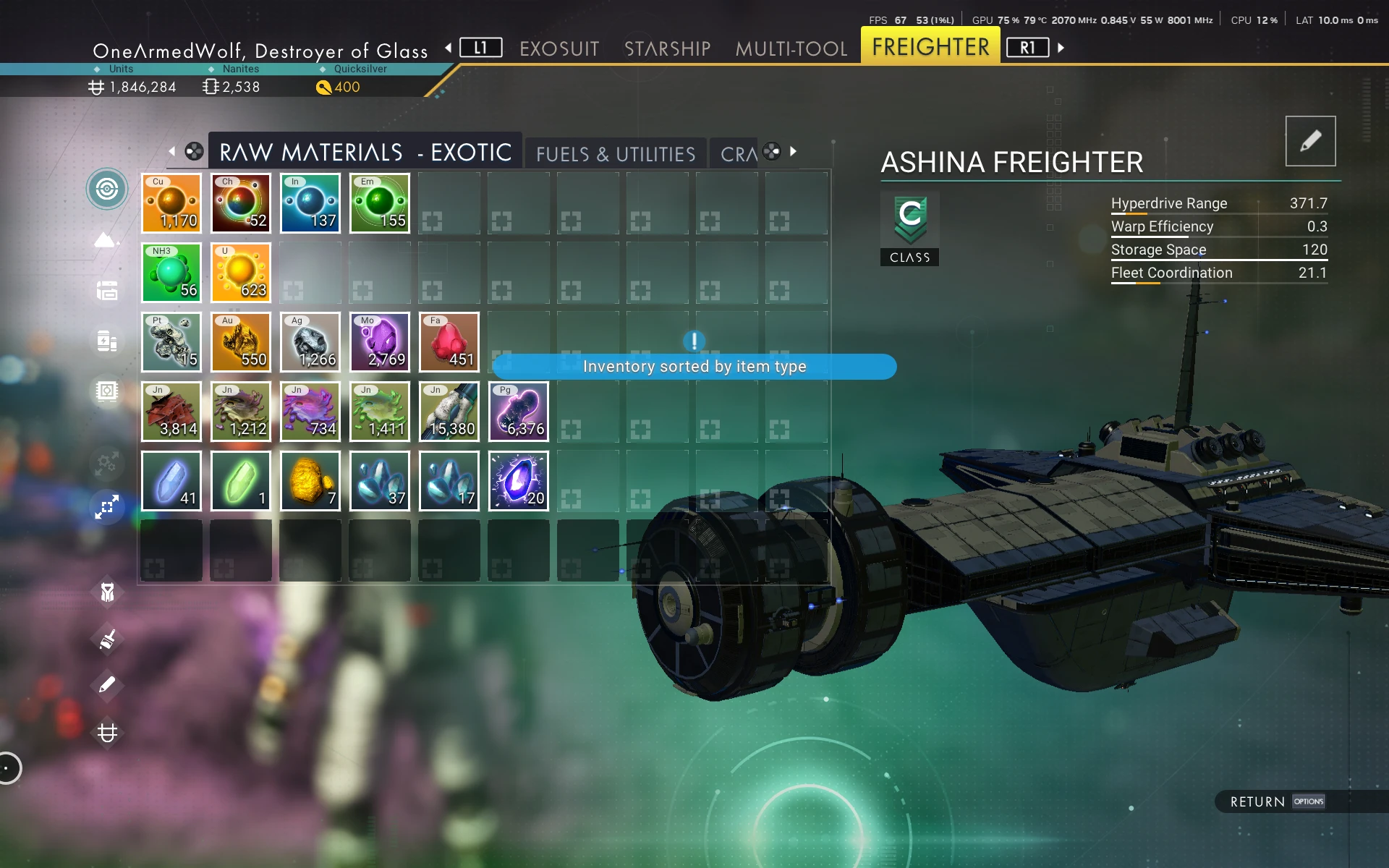The image size is (1389, 868).
Task: Select the Jn stack of 15,380
Action: tap(449, 412)
